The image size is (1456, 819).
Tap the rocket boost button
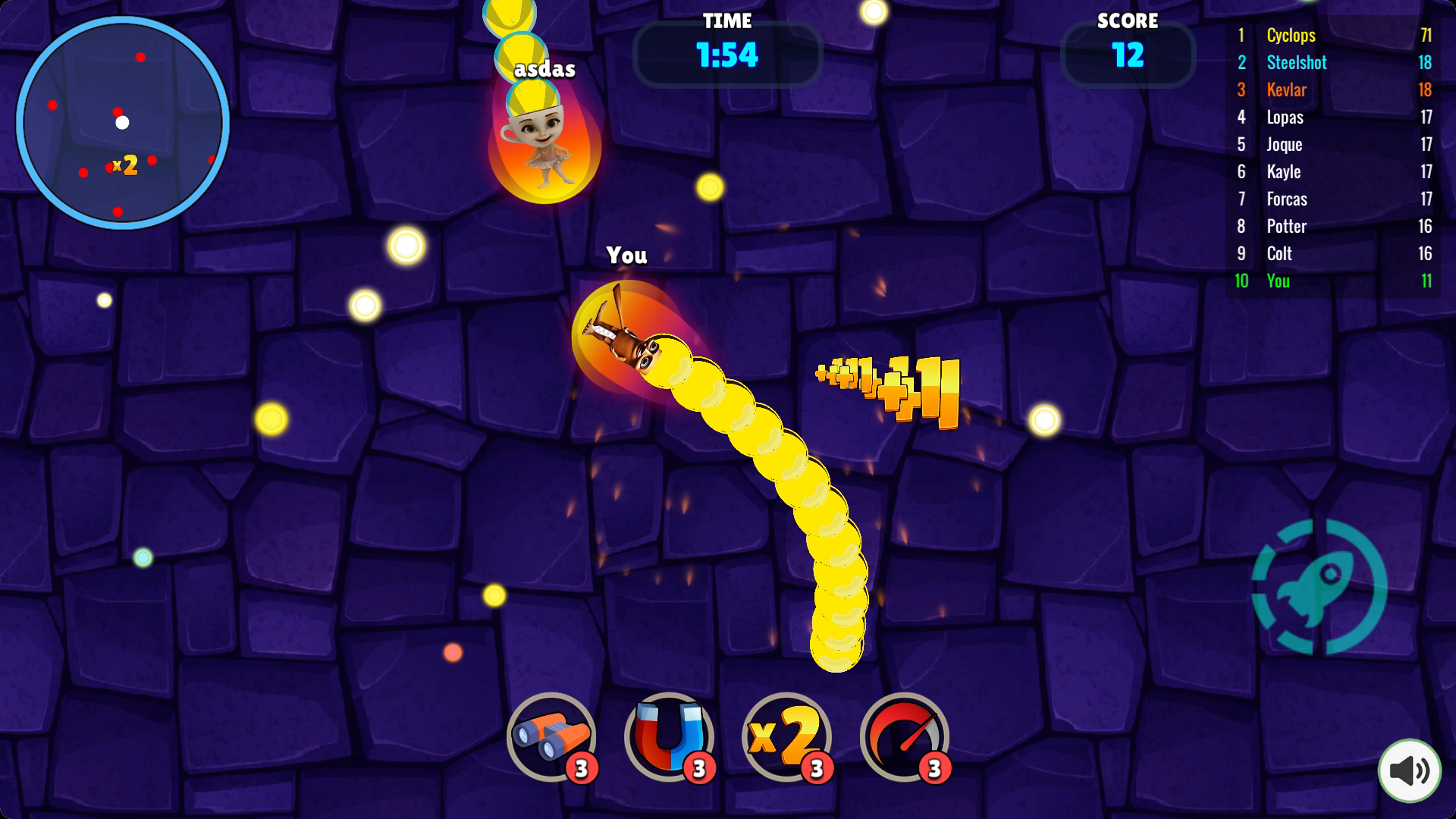click(x=1319, y=586)
